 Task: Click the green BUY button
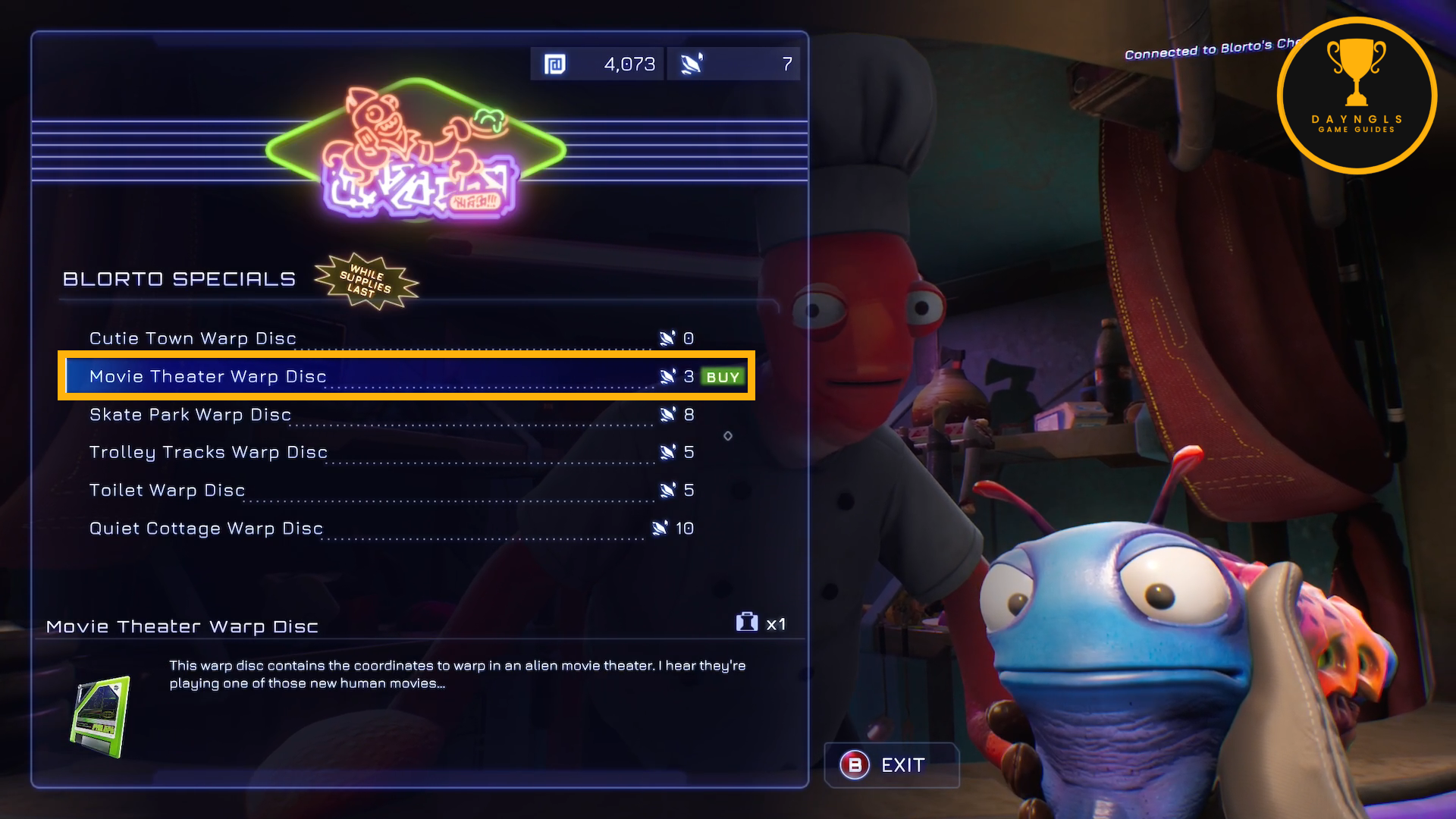tap(722, 377)
